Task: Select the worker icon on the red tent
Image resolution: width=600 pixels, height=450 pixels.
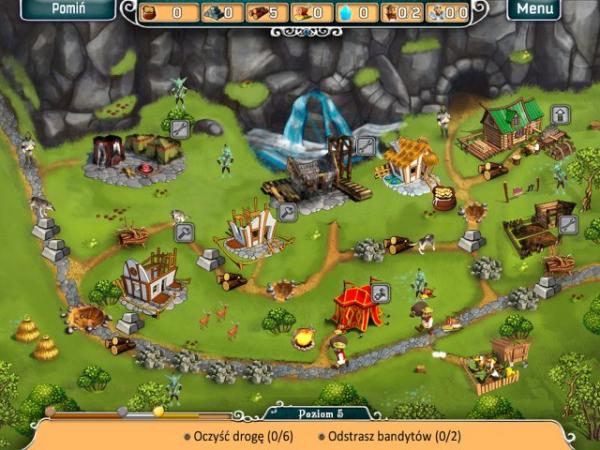Action: pyautogui.click(x=379, y=294)
